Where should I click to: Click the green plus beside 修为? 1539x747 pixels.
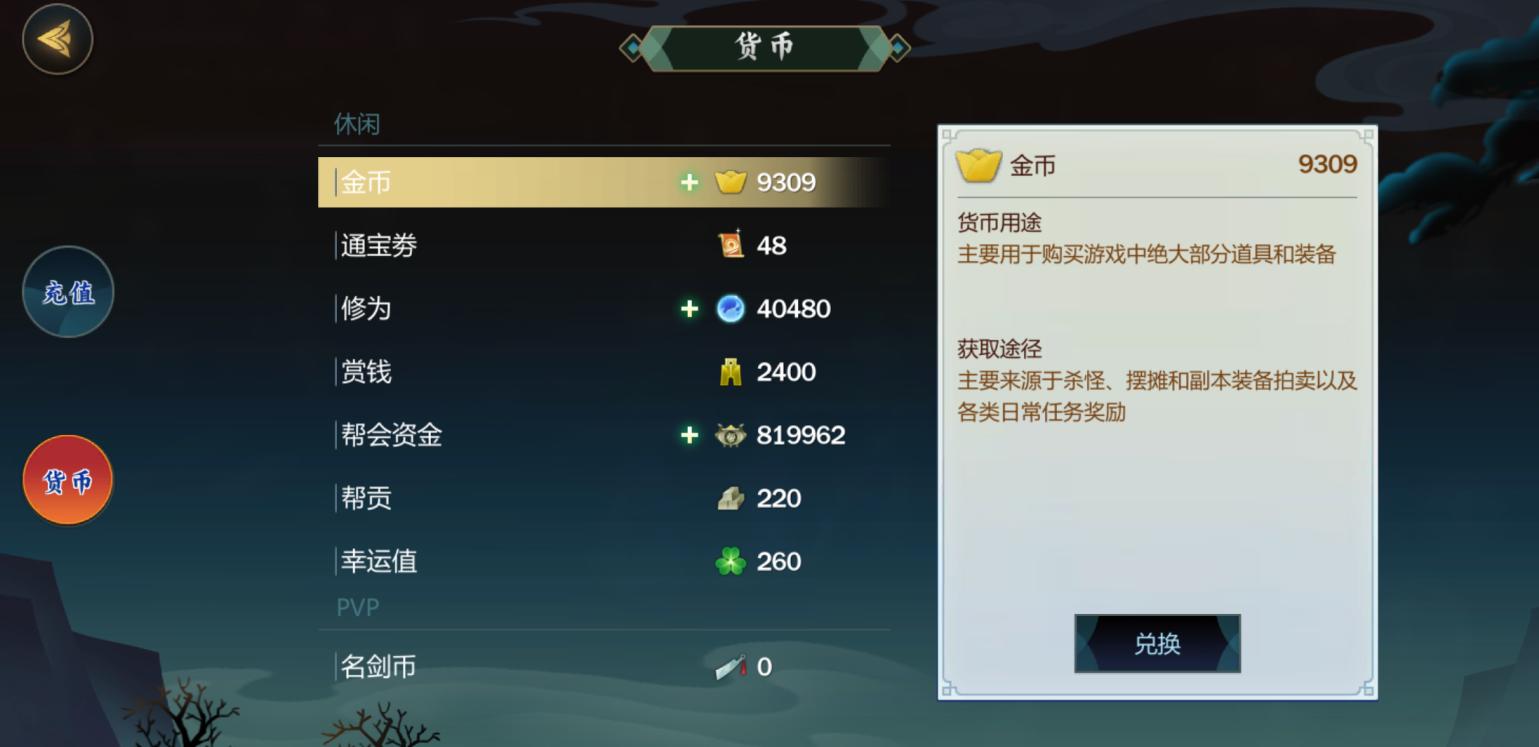(688, 309)
